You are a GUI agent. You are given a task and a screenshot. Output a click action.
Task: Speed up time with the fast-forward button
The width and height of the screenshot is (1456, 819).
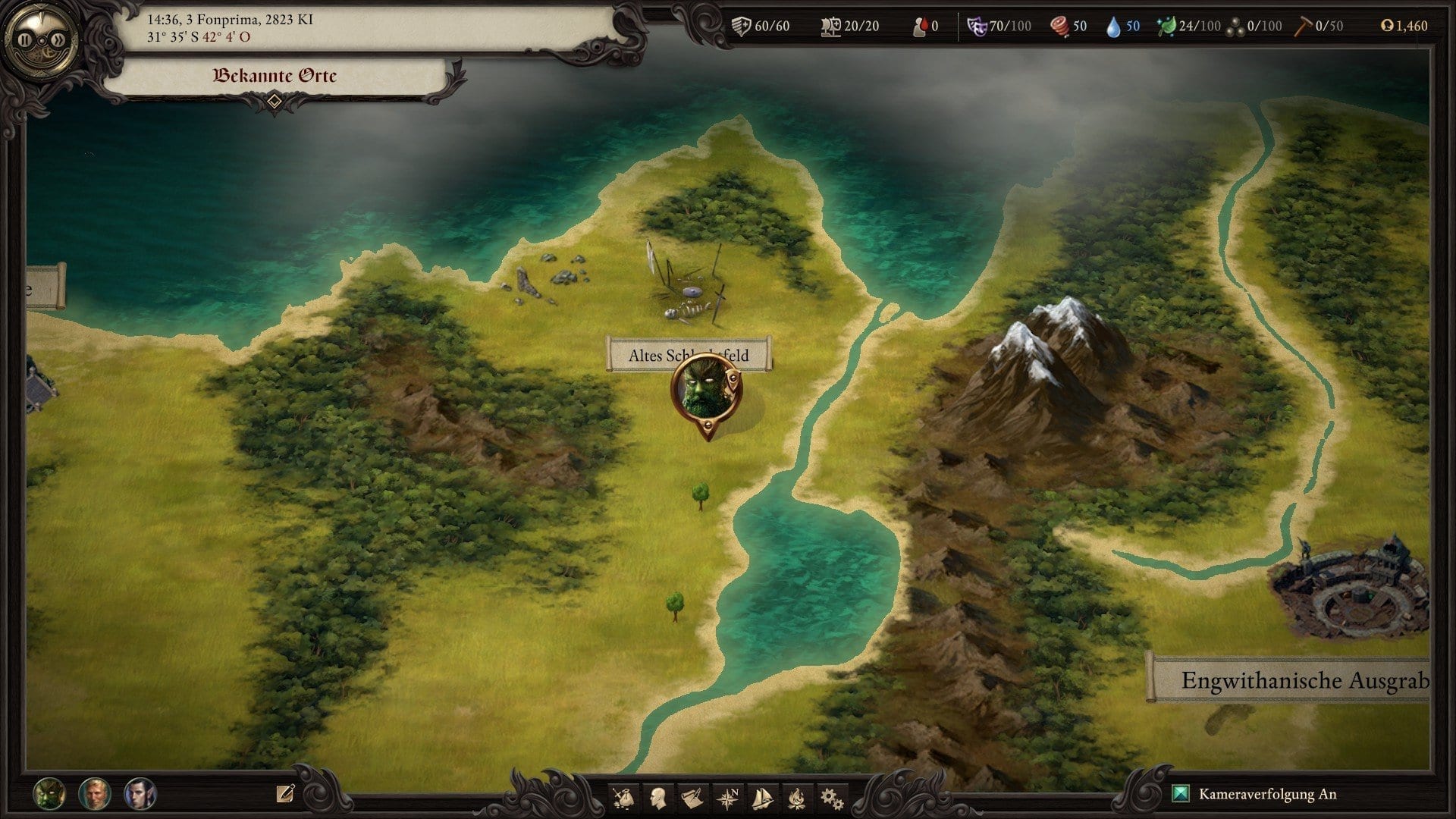[x=58, y=39]
